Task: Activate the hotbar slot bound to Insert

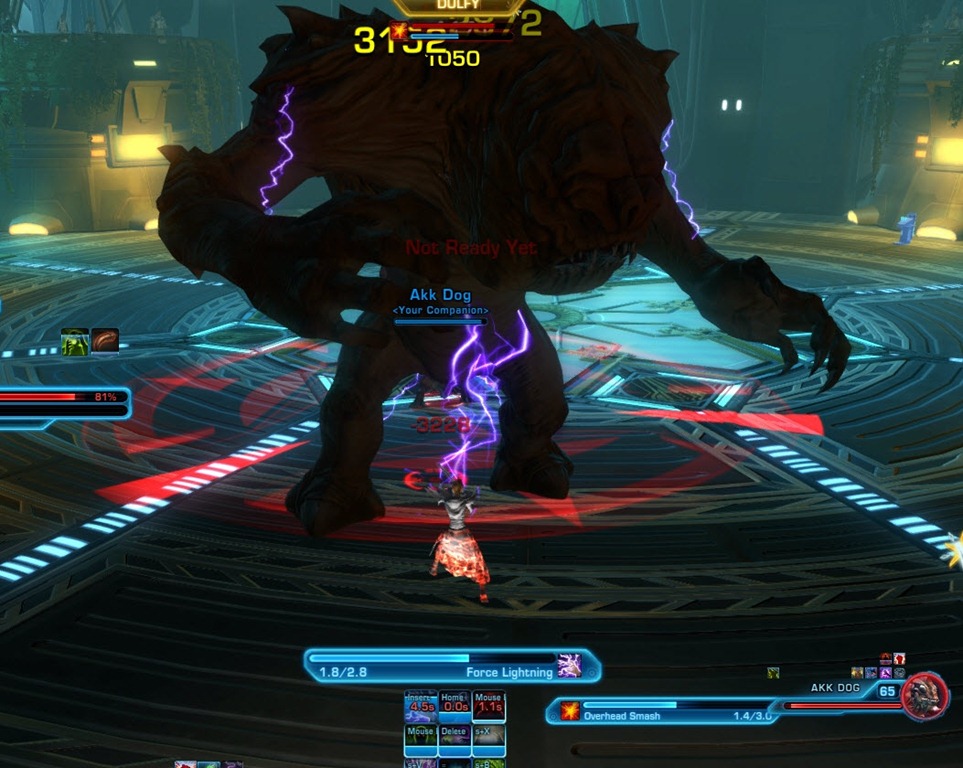Action: [x=420, y=707]
